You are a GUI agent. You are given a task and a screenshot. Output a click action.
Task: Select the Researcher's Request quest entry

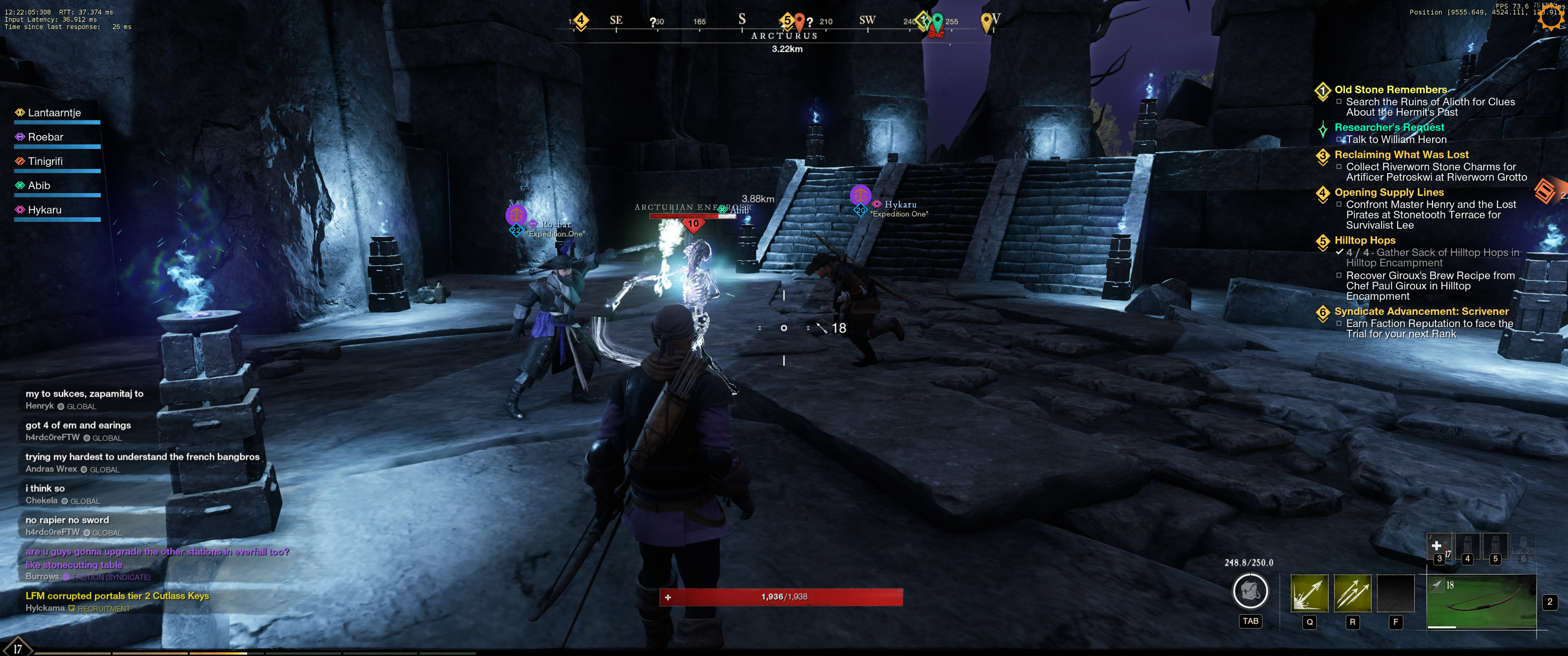[x=1388, y=127]
